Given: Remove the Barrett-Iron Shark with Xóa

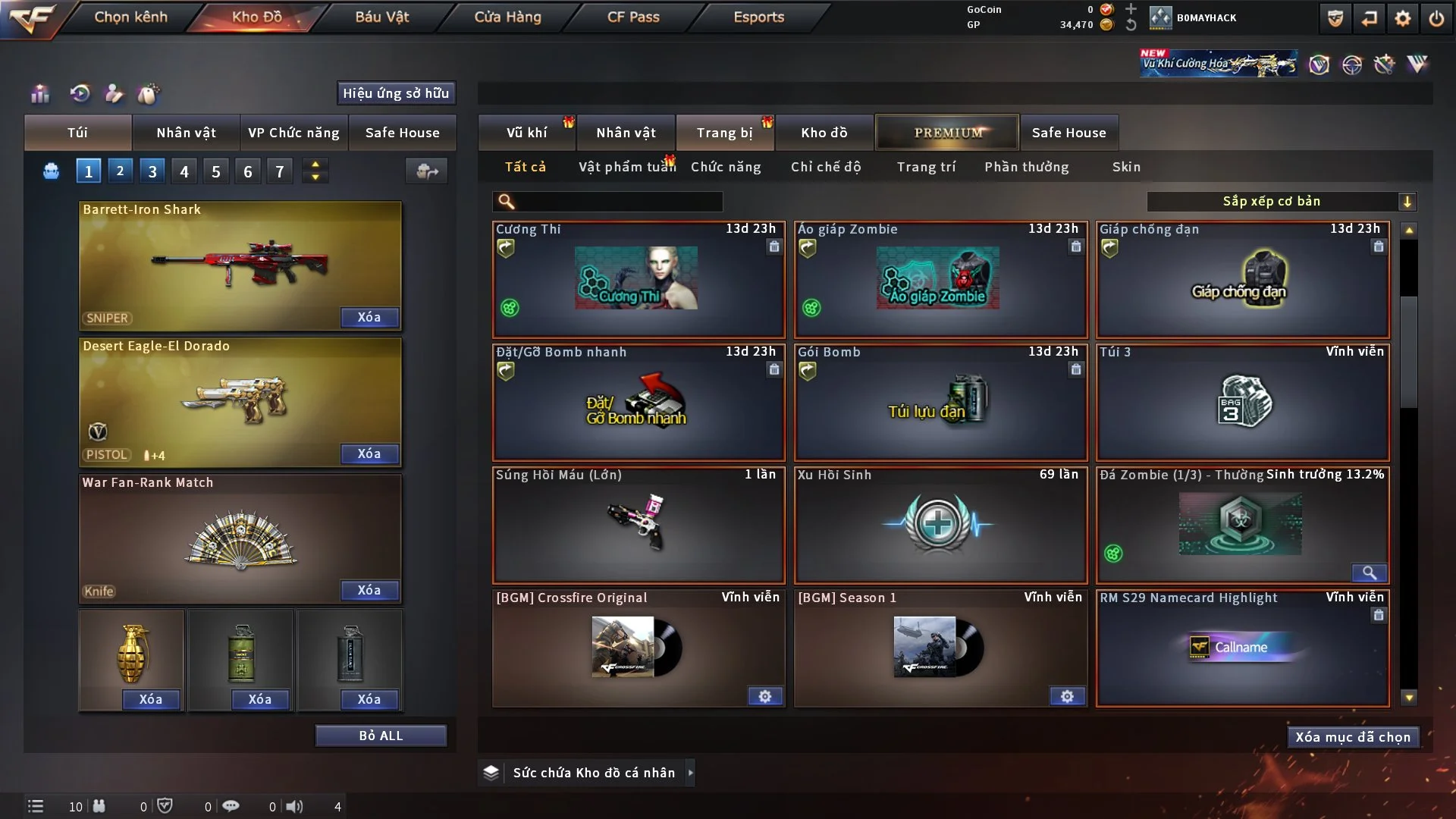Looking at the screenshot, I should coord(369,317).
